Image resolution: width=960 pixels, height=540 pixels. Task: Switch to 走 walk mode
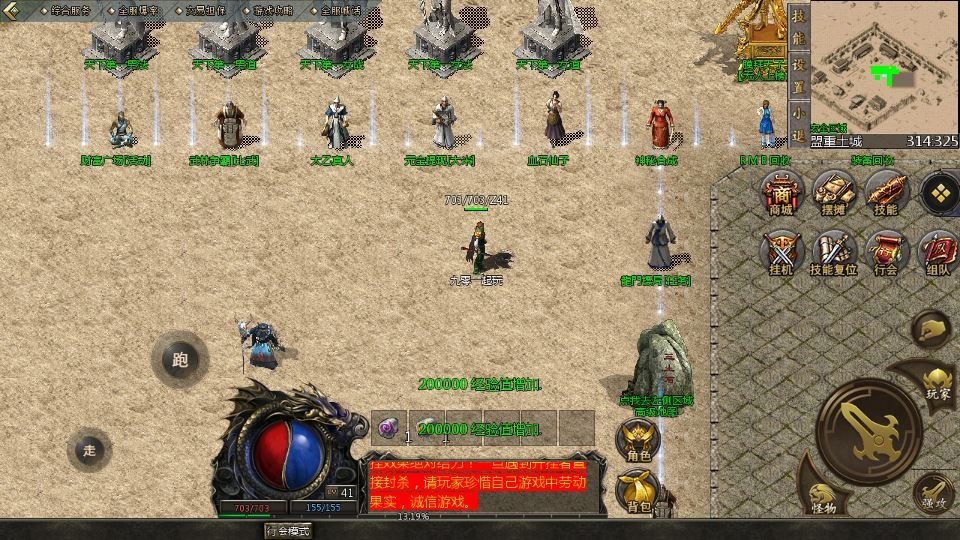click(90, 450)
